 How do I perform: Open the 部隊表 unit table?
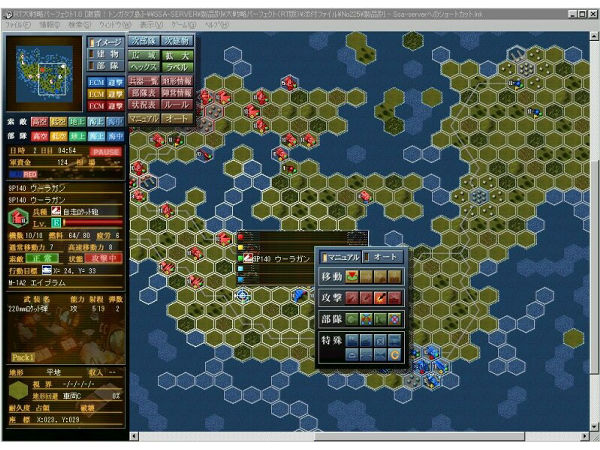(x=142, y=92)
